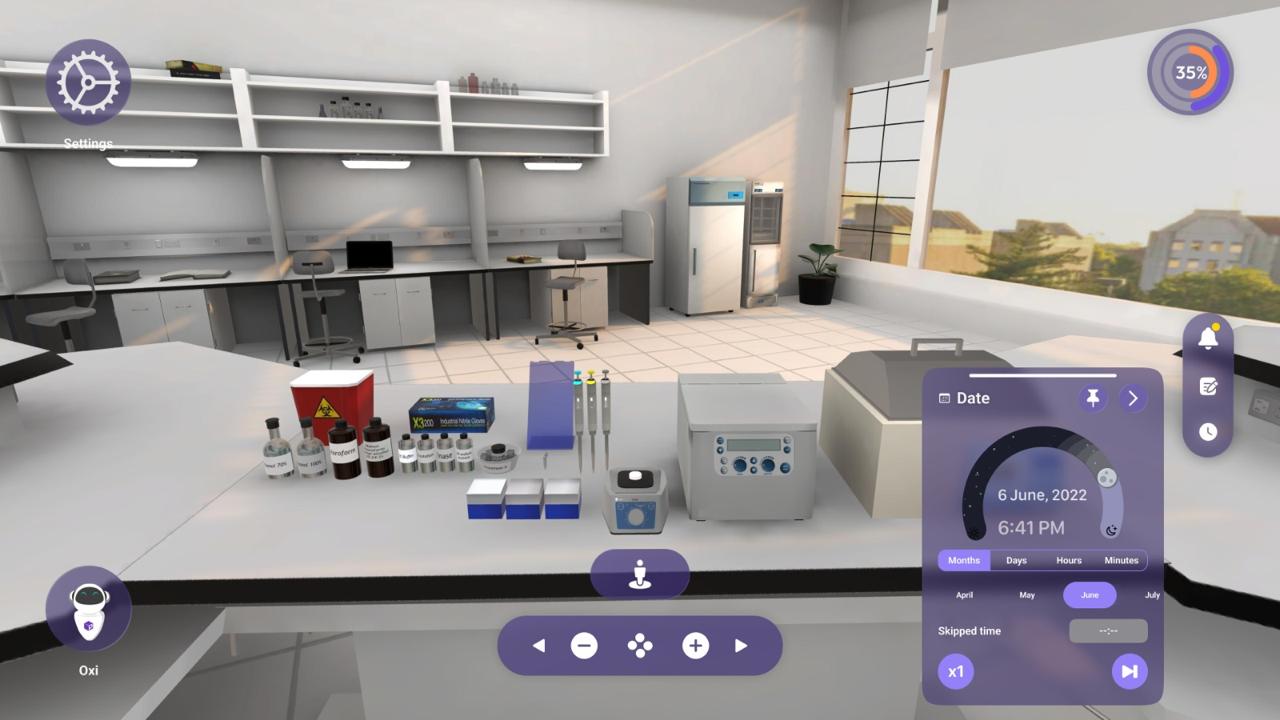
Task: Click the movement pad icon in navigation bar
Action: coord(639,646)
